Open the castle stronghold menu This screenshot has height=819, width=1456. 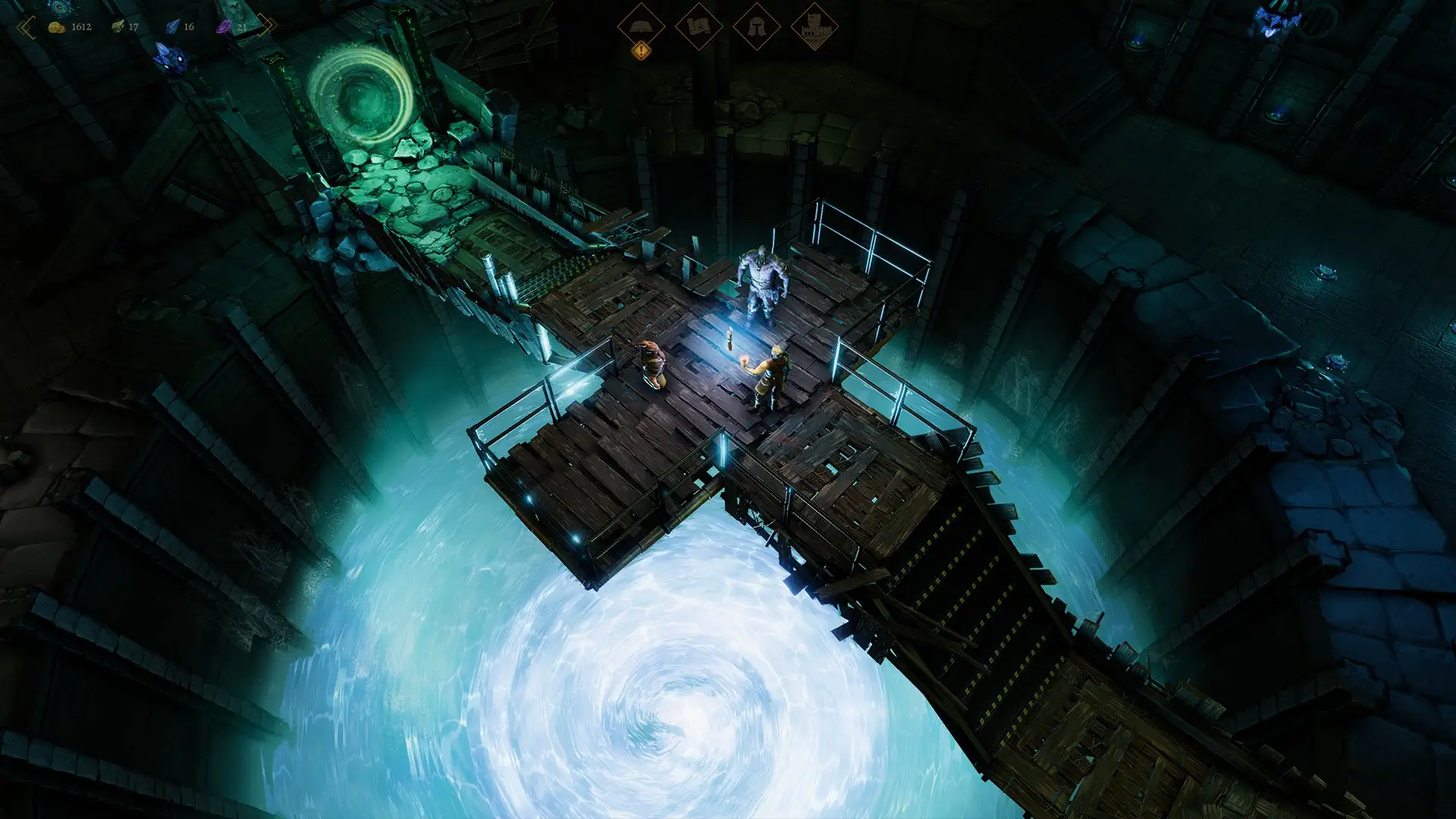click(x=814, y=26)
